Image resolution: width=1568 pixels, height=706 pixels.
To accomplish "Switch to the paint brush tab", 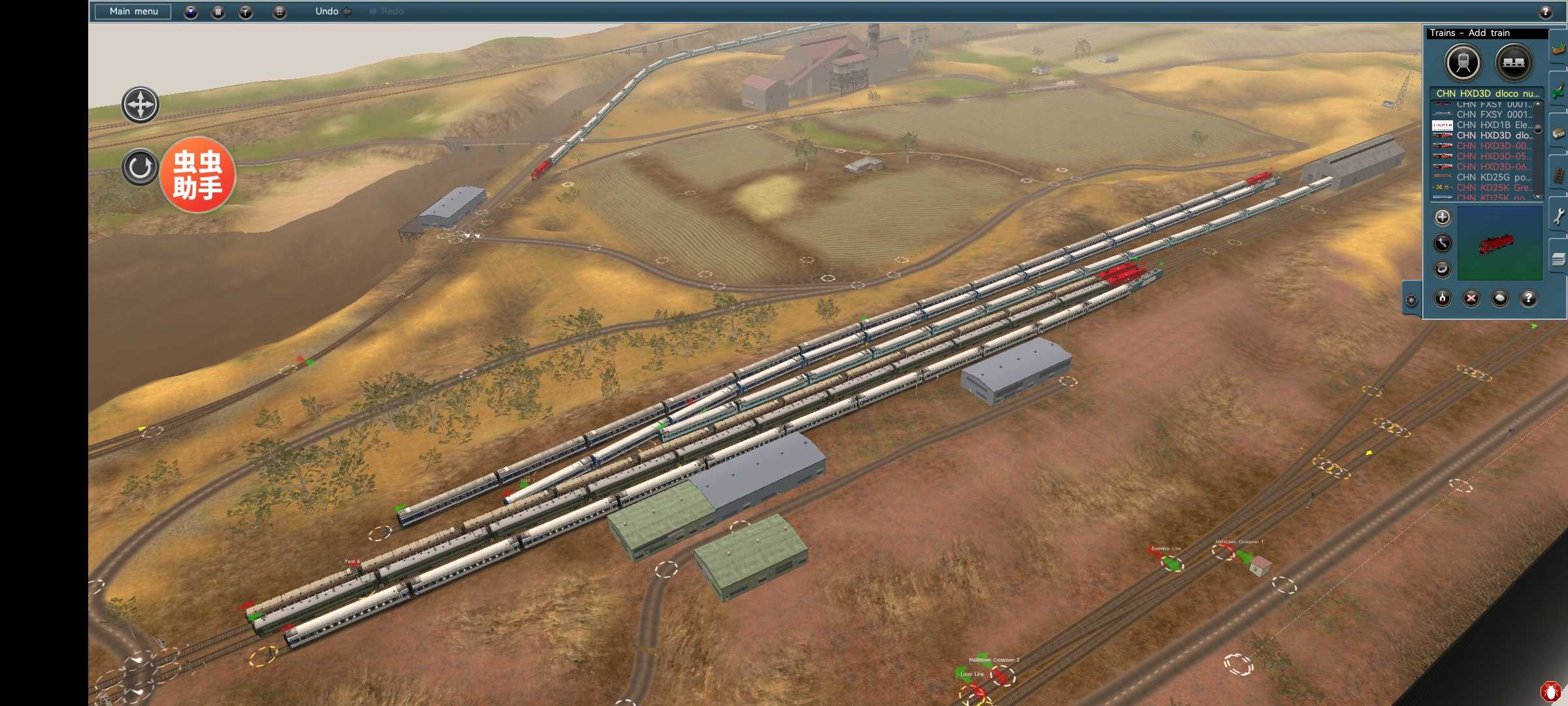I will [x=1559, y=92].
